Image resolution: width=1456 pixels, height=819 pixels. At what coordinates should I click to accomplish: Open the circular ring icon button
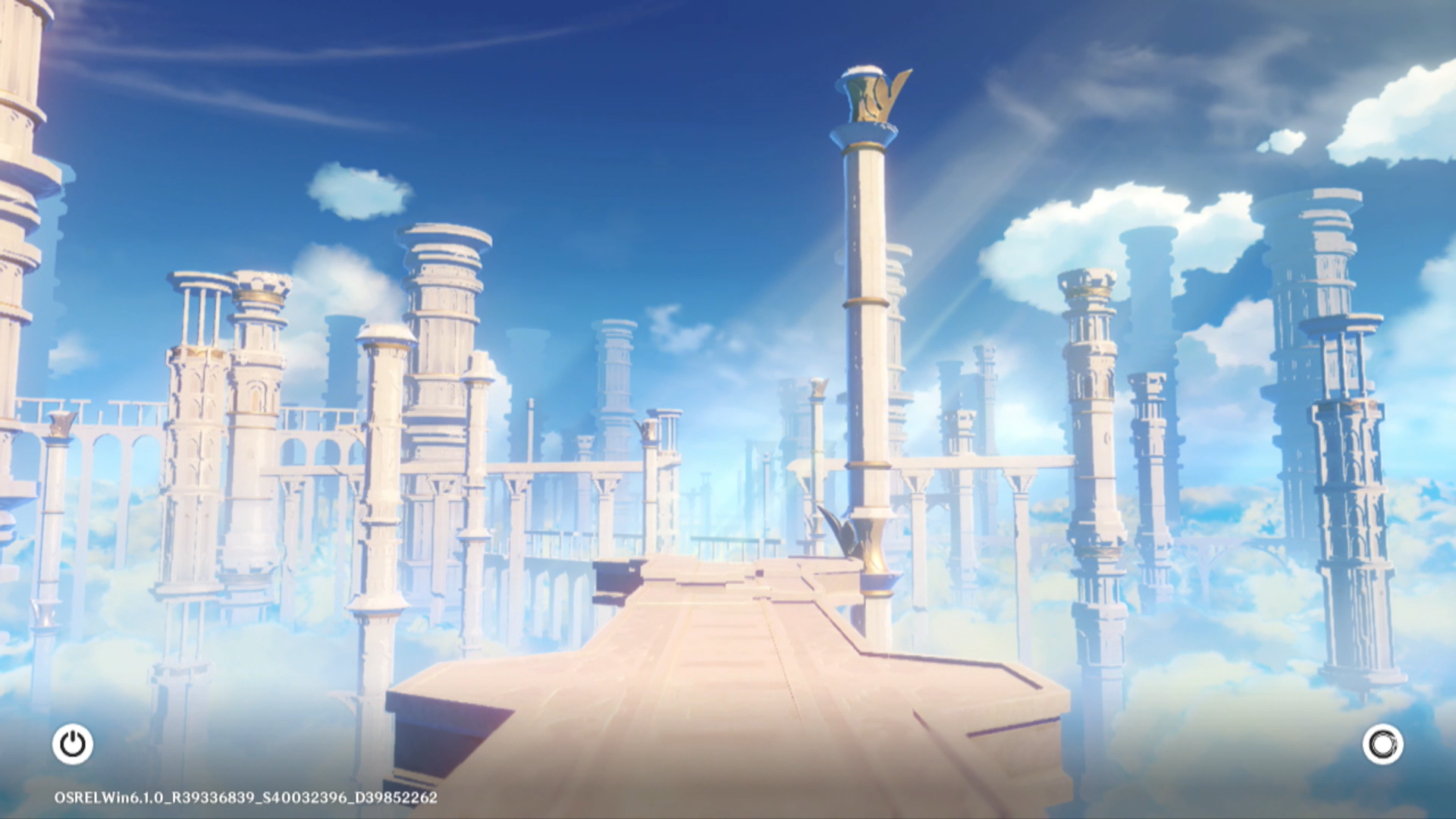pos(1382,744)
